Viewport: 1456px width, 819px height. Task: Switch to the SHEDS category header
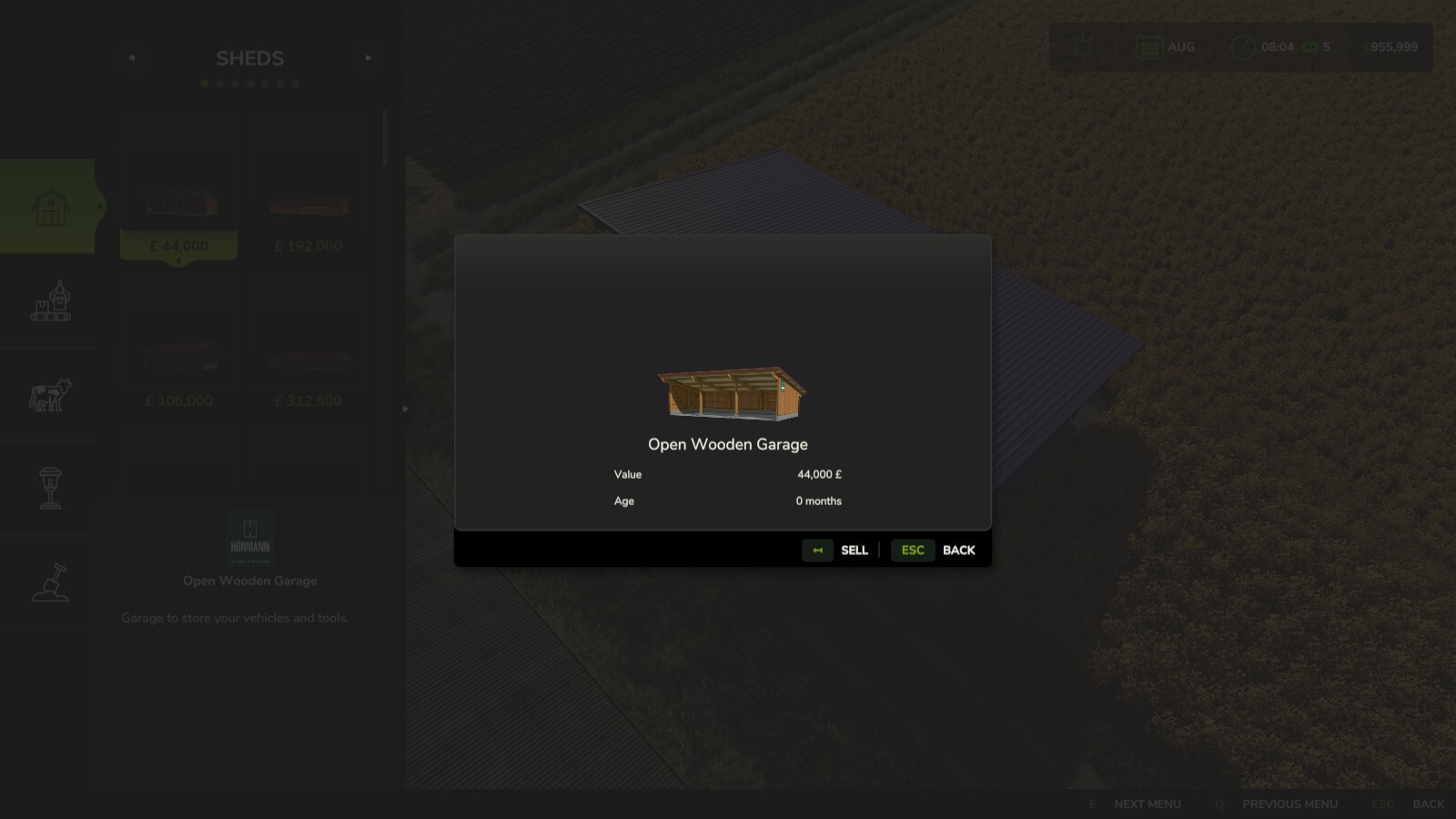click(x=249, y=57)
